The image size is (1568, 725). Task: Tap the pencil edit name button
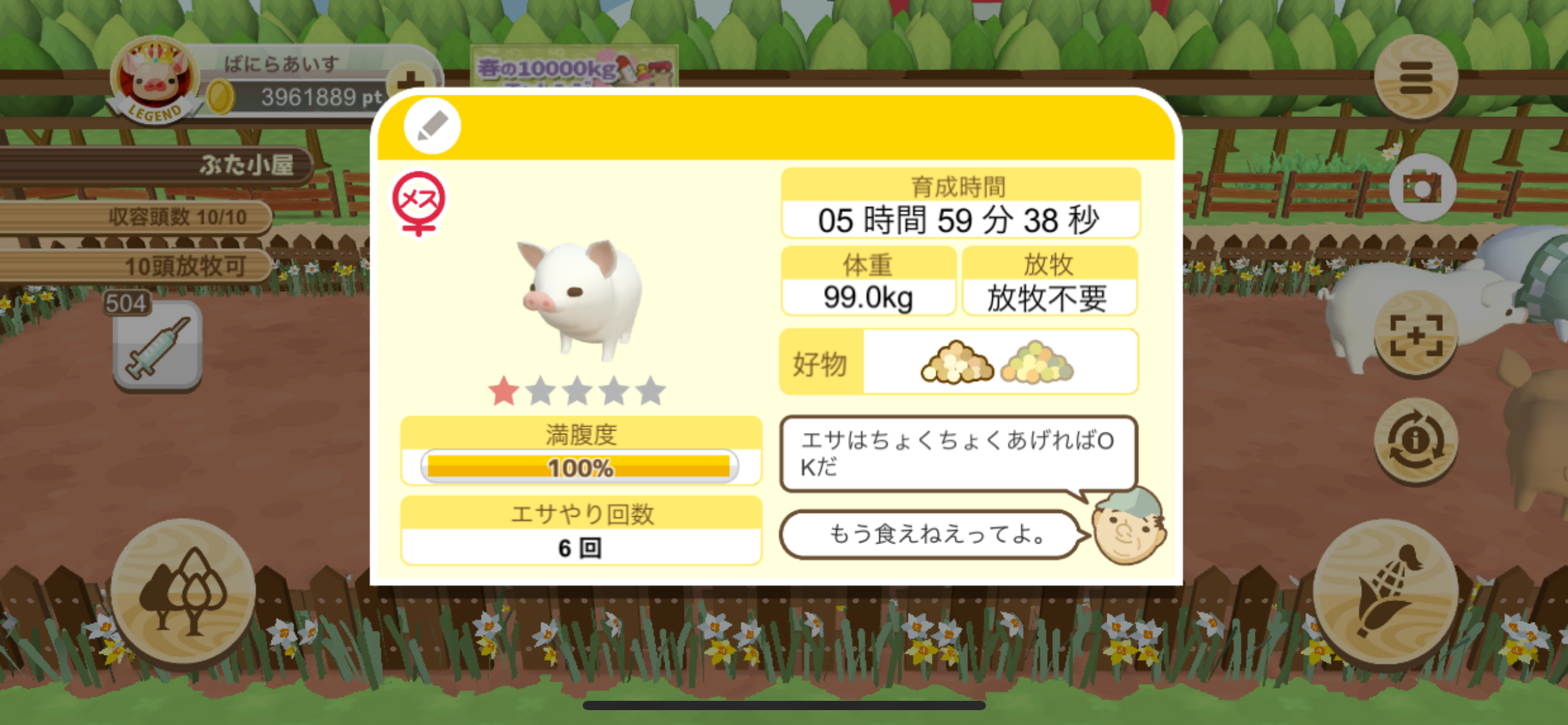click(432, 126)
